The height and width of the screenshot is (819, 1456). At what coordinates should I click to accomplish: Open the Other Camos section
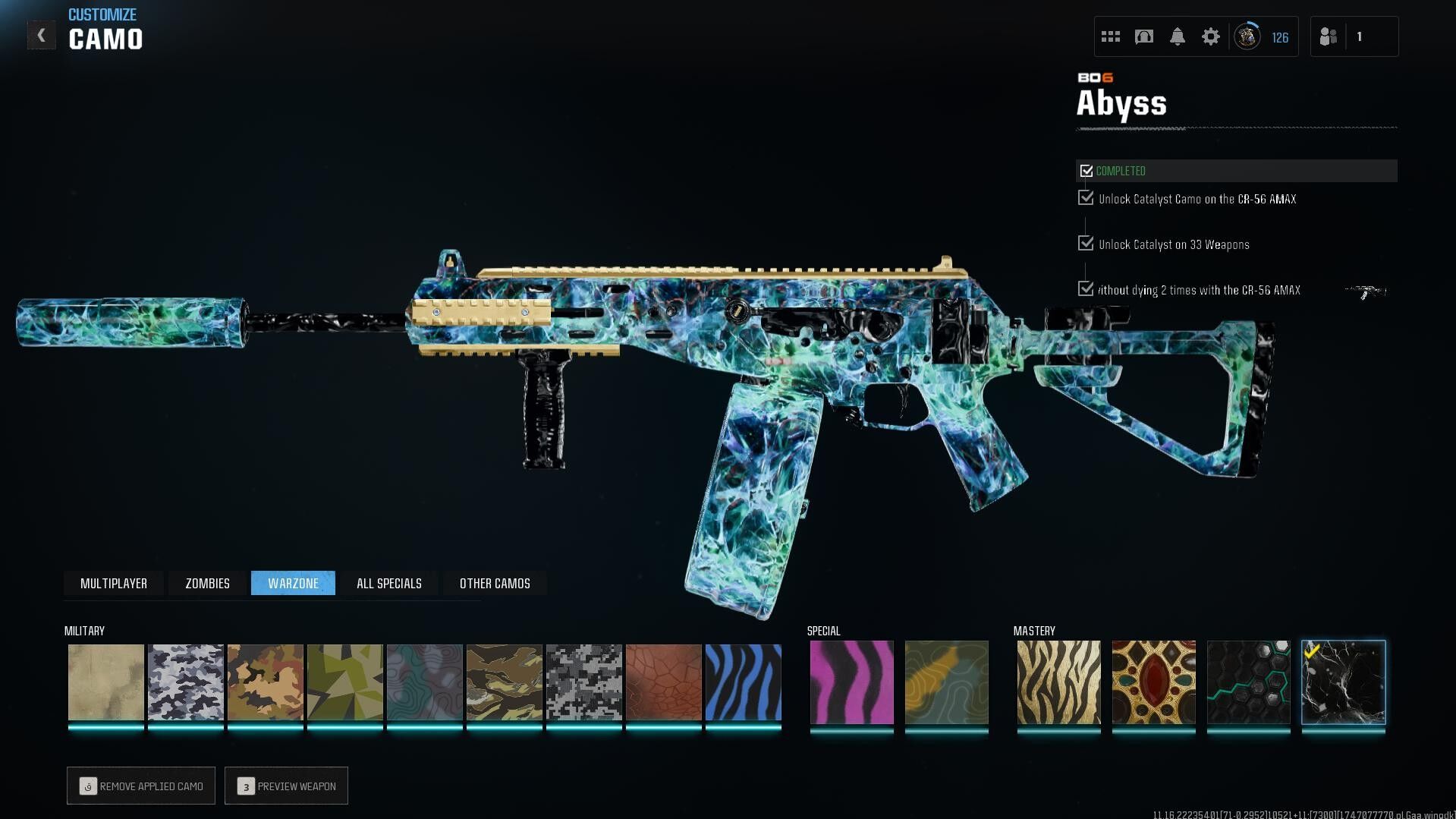click(494, 583)
